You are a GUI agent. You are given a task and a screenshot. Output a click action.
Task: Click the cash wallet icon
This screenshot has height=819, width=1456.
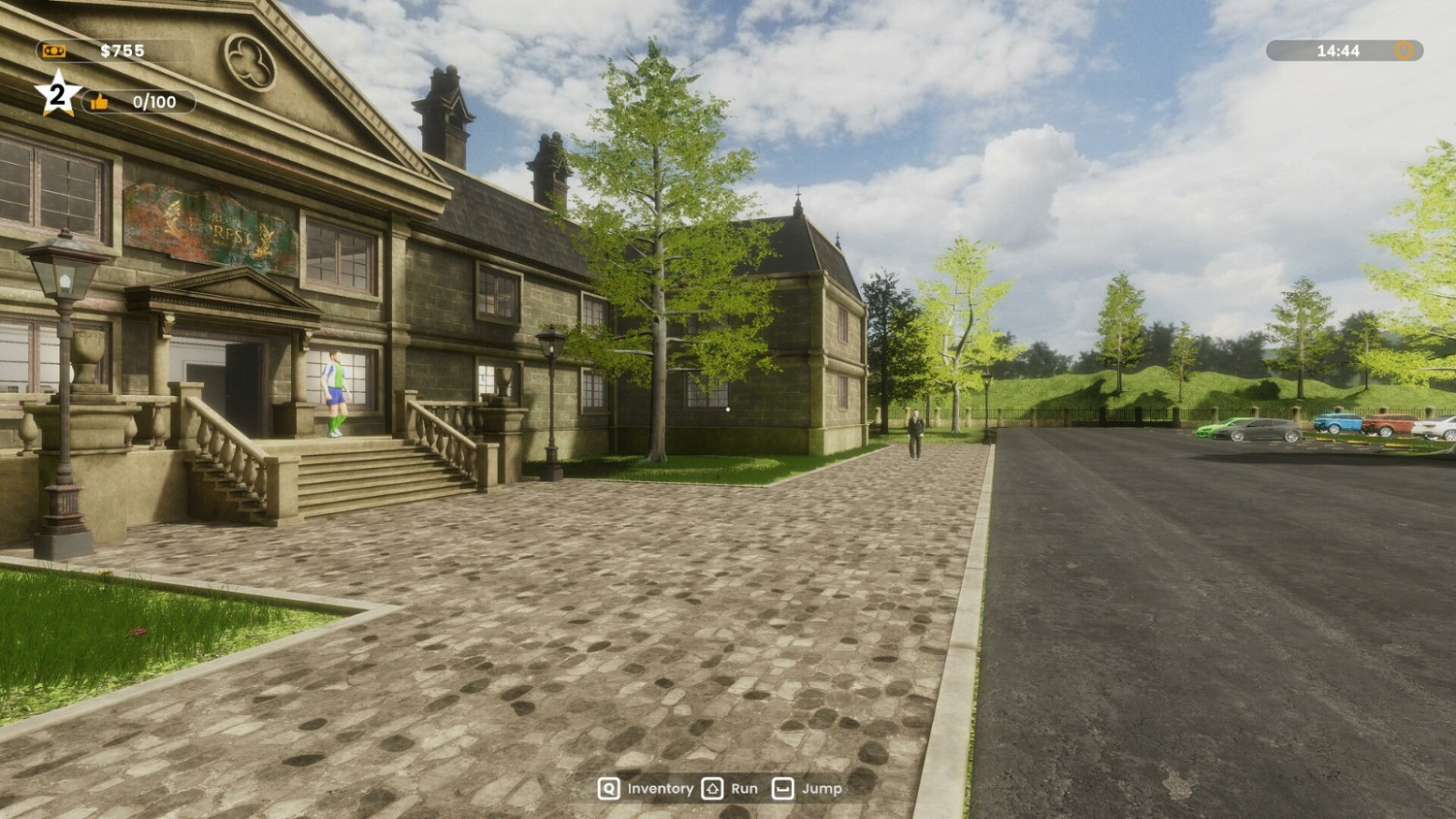click(51, 50)
